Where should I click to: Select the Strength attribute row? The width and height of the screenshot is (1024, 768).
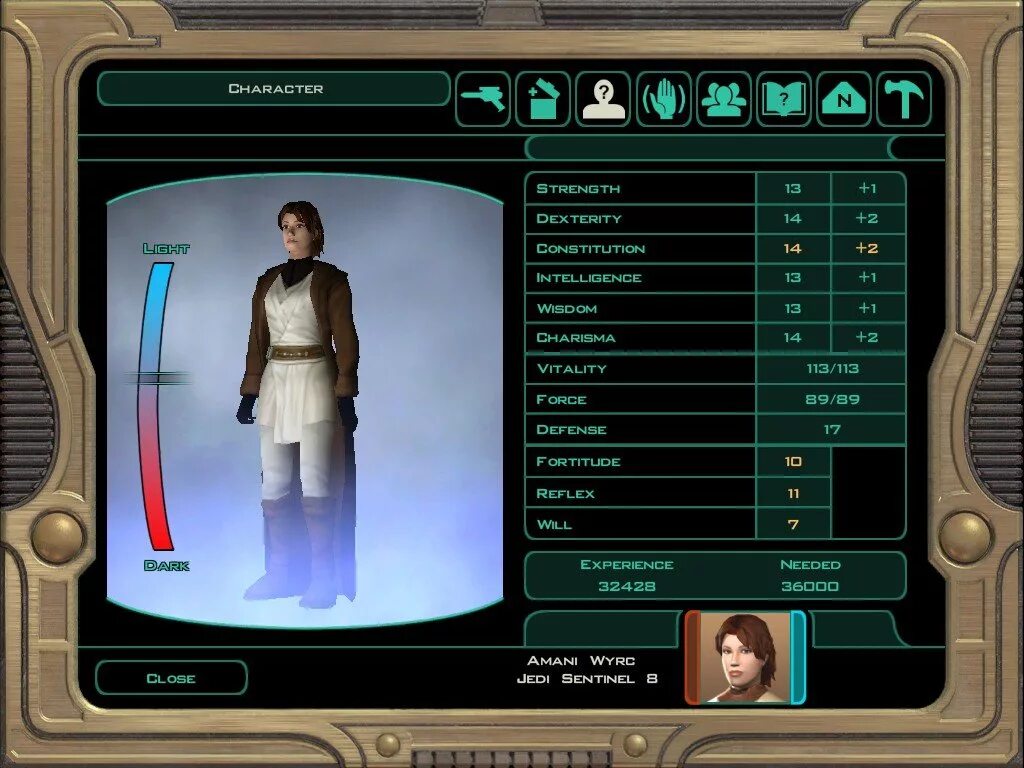tap(640, 189)
